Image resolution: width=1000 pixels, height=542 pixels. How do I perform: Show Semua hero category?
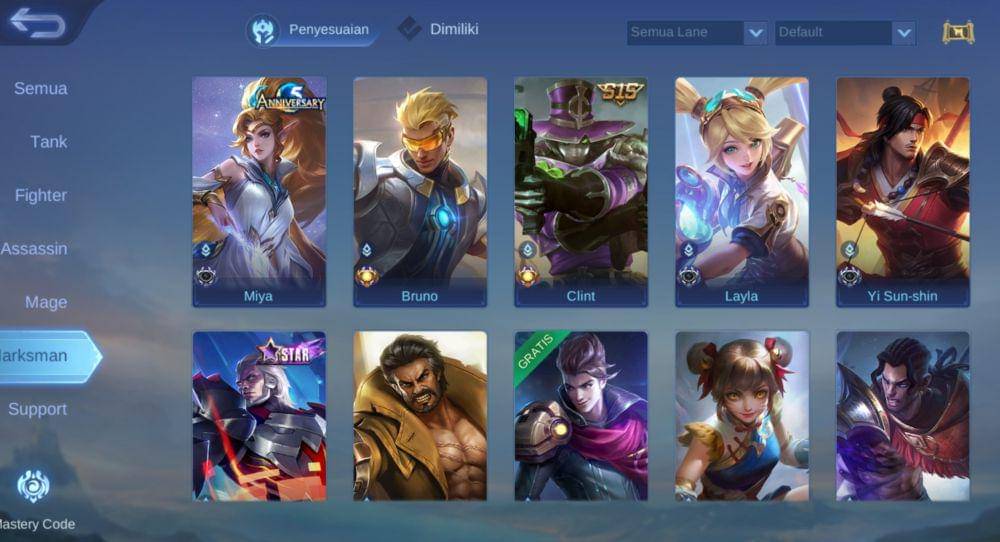pos(41,89)
